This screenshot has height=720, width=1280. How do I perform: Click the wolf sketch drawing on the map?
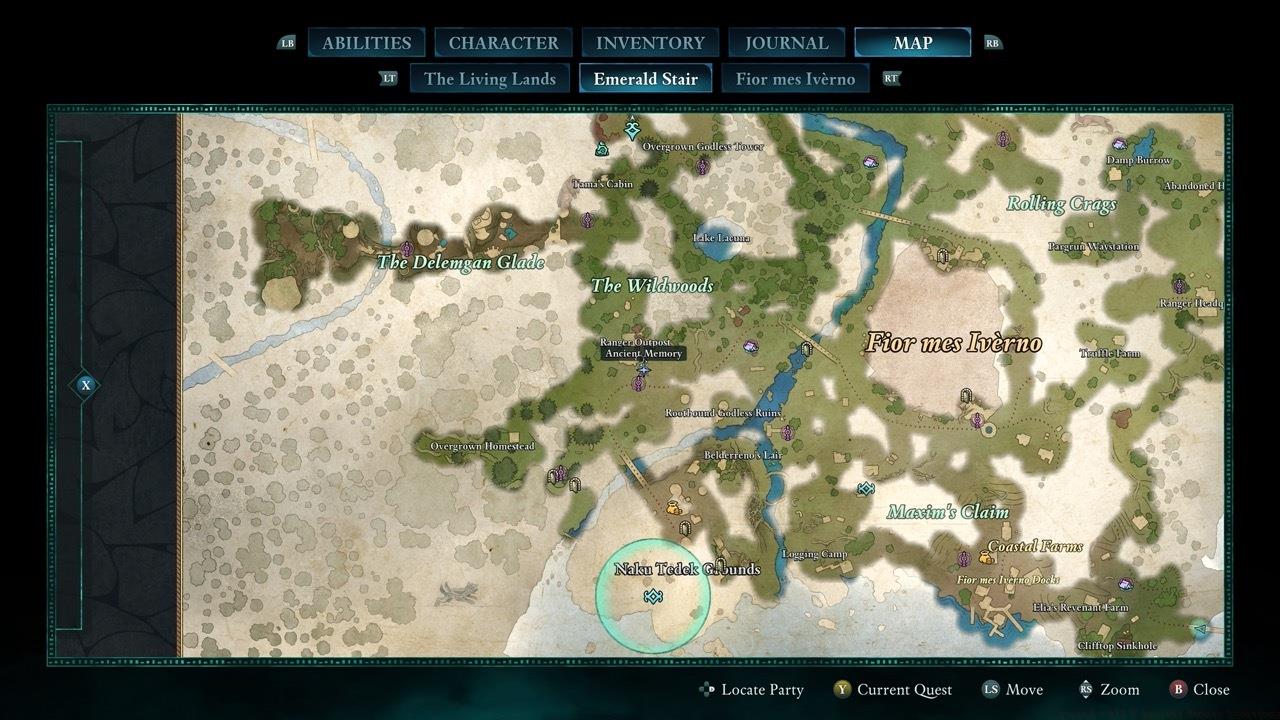pos(458,593)
